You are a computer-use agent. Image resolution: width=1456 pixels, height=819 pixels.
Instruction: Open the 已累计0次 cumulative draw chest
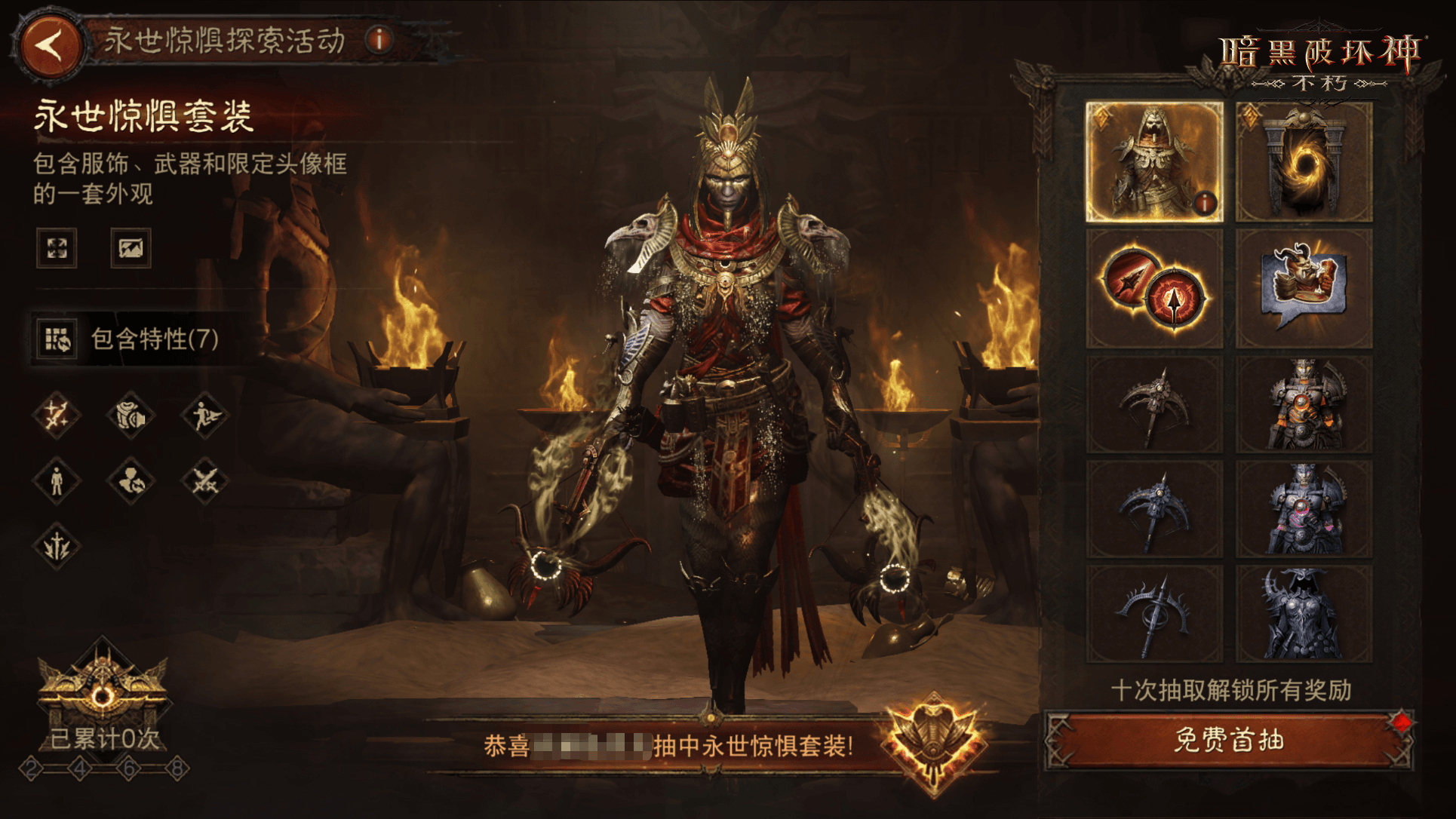tap(103, 694)
